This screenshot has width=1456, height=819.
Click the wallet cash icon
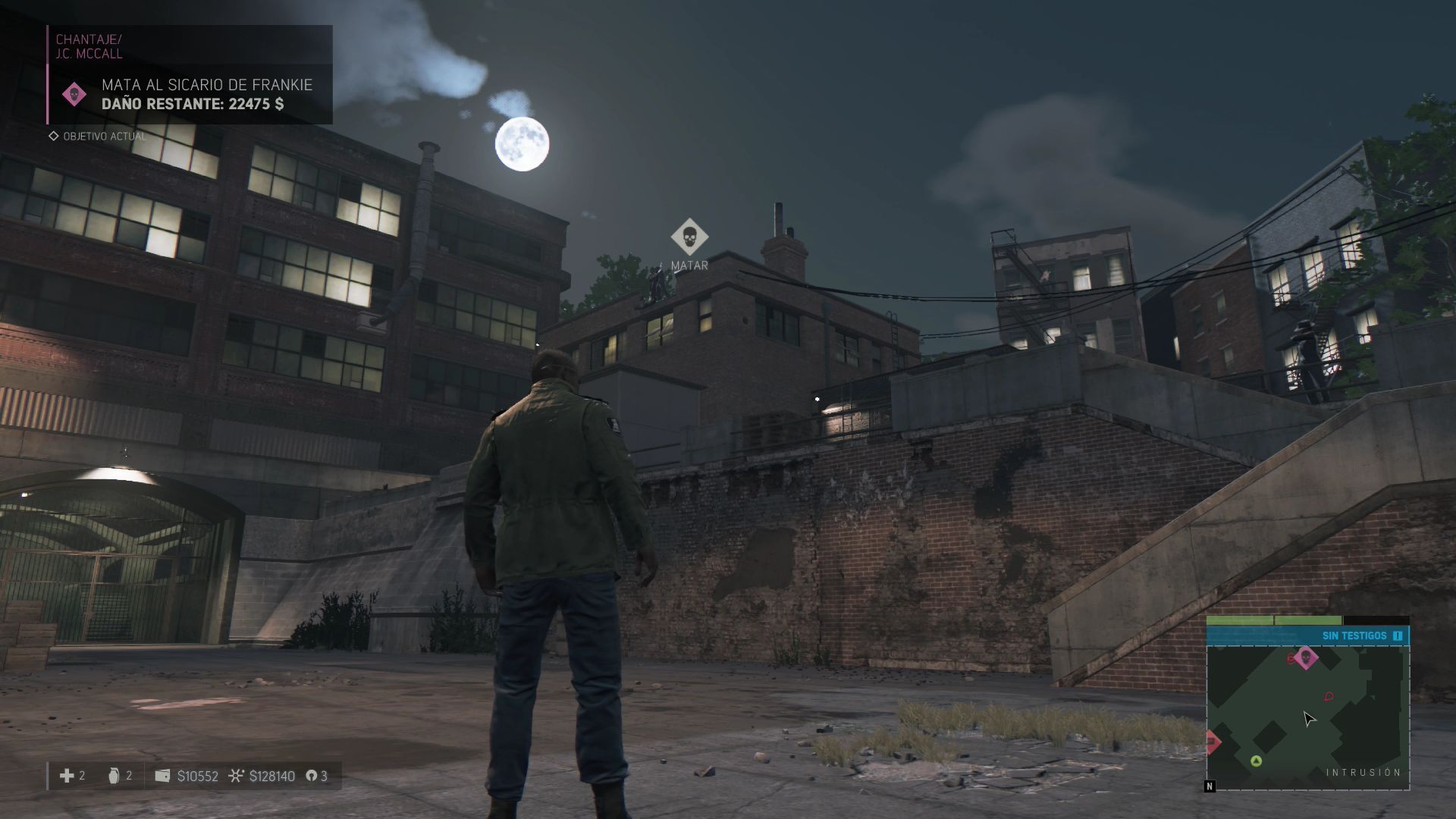[162, 776]
